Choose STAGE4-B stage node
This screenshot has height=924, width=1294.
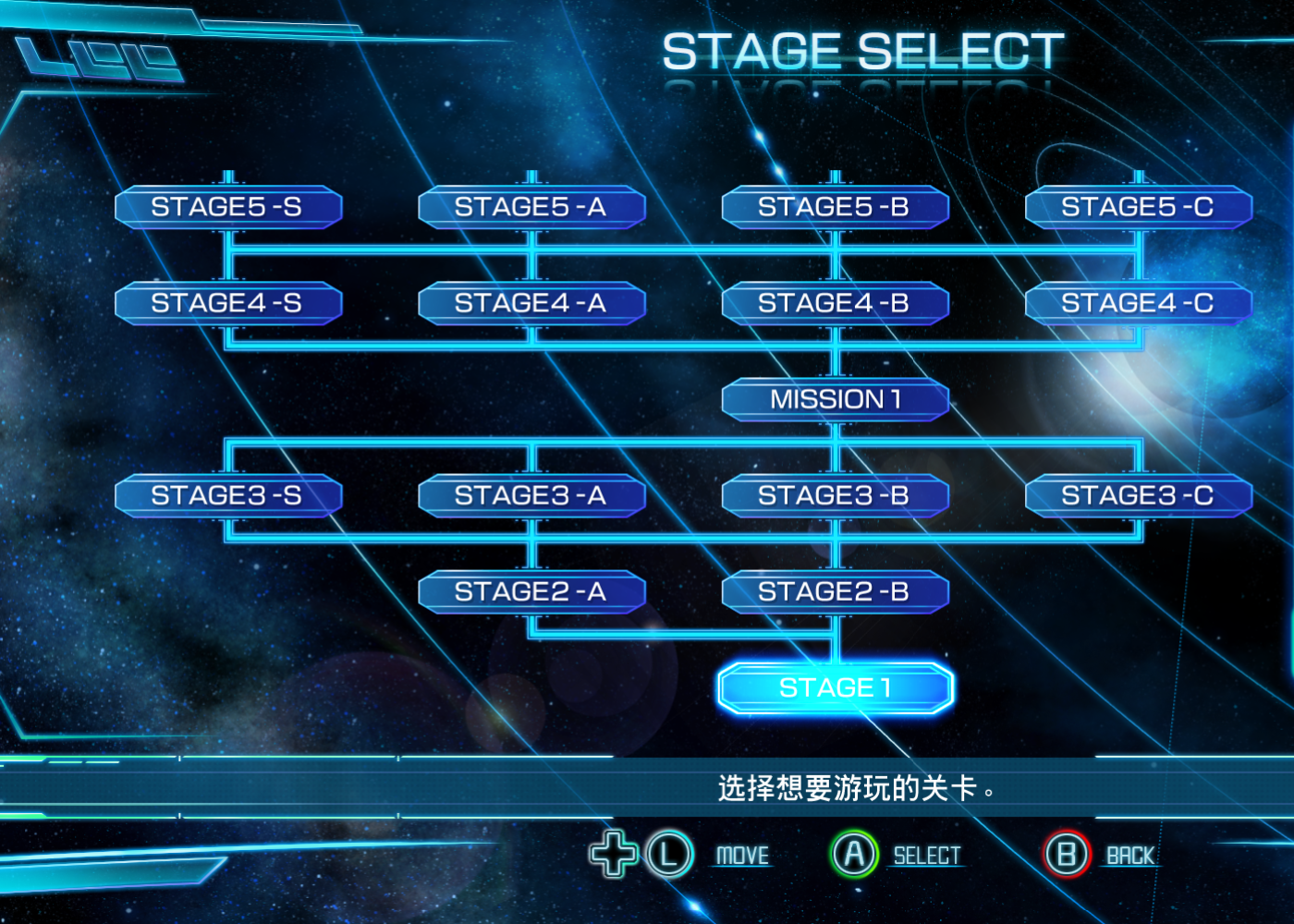click(835, 303)
